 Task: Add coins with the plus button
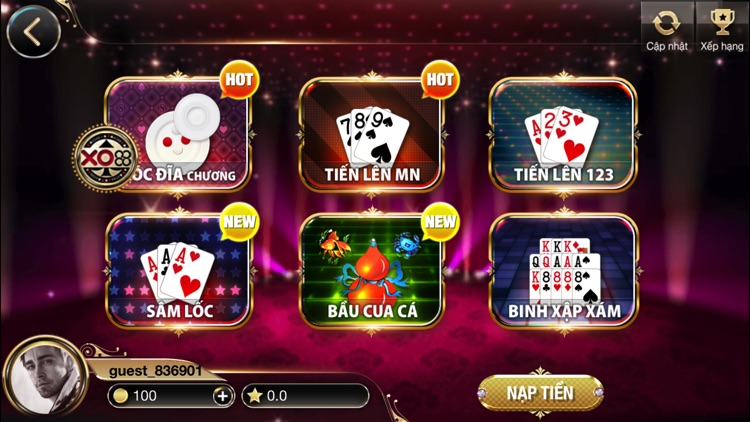(222, 396)
